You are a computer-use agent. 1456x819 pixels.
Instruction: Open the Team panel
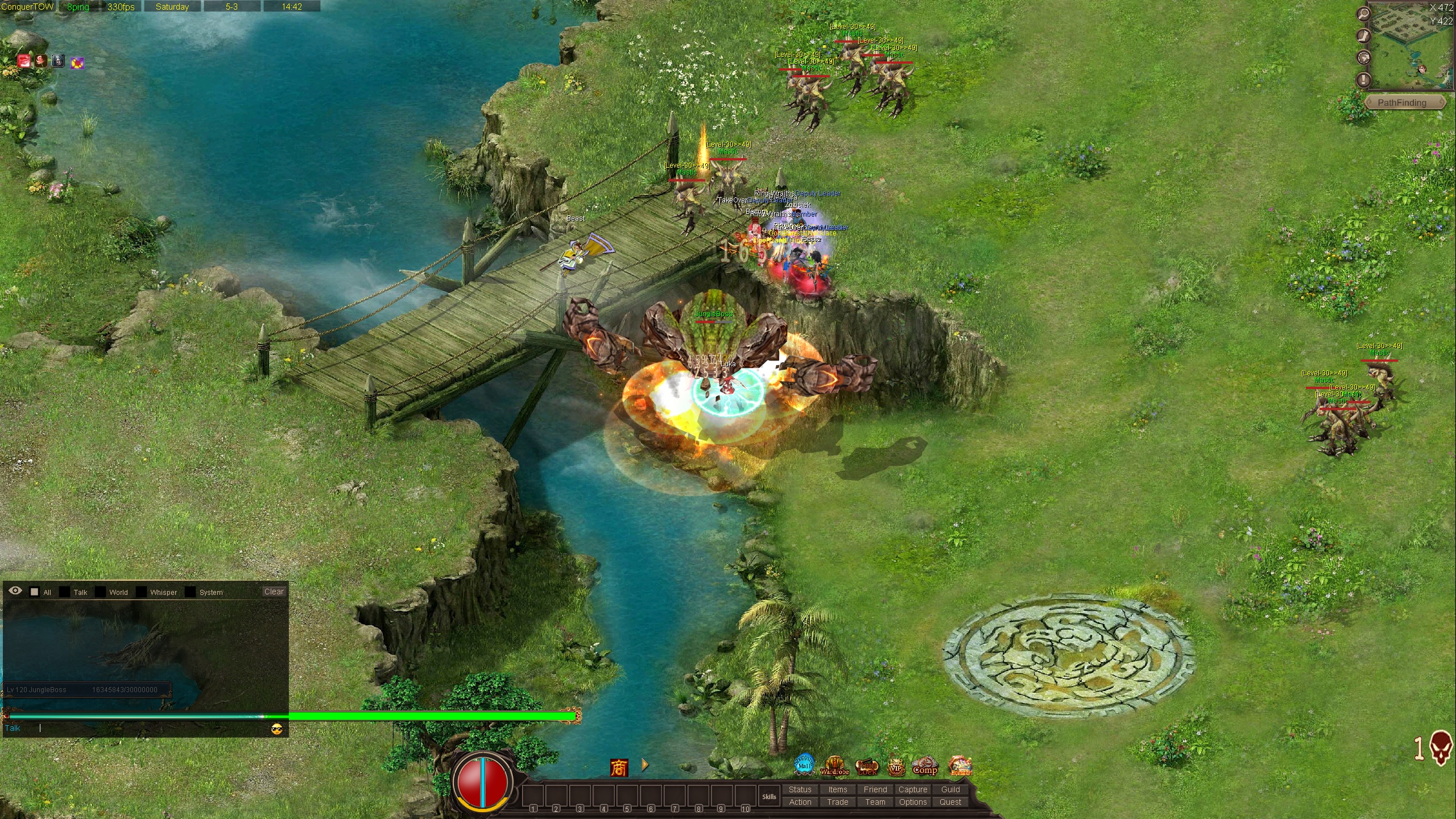pyautogui.click(x=875, y=802)
